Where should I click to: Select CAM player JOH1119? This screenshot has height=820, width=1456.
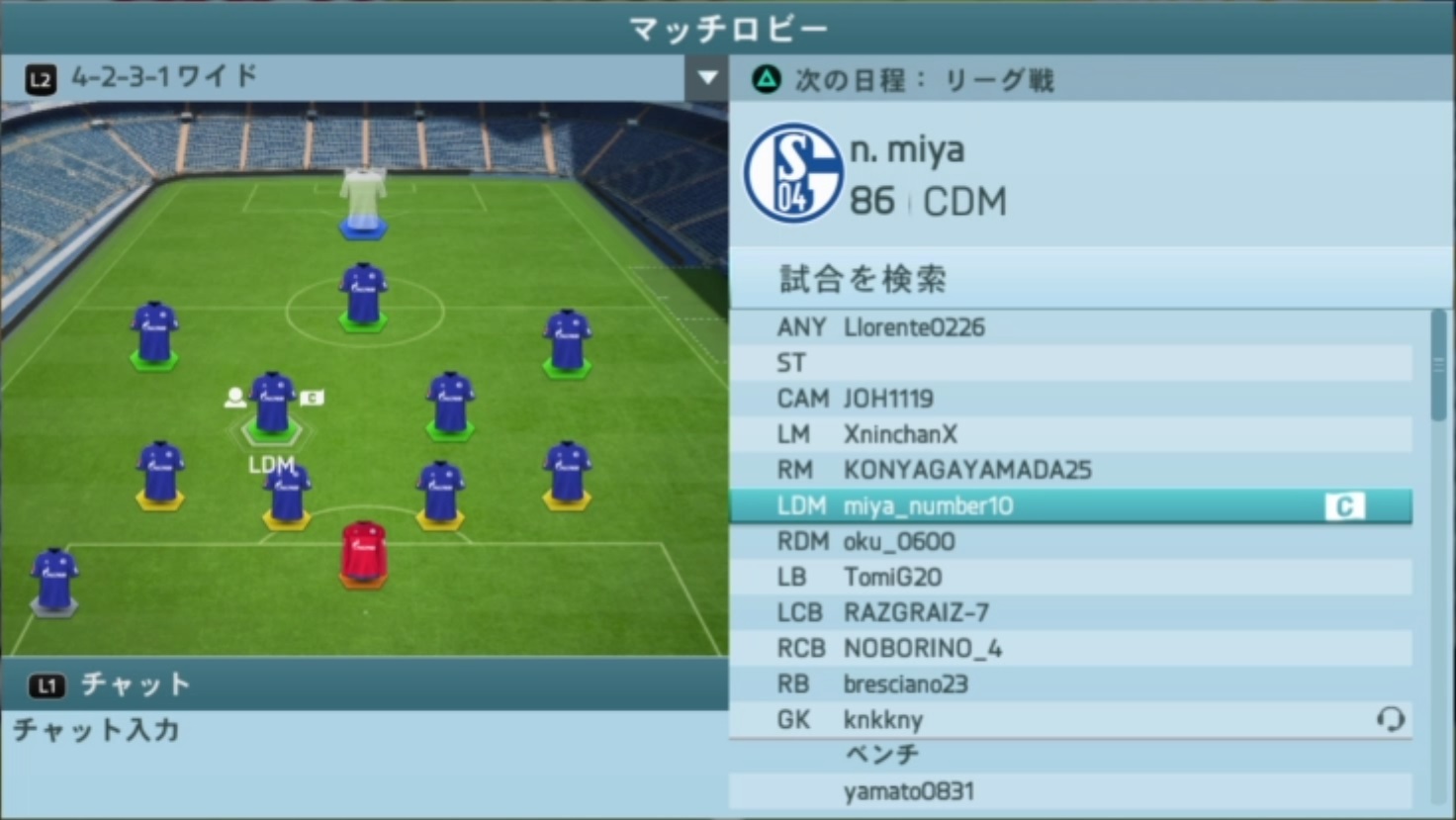click(1070, 399)
